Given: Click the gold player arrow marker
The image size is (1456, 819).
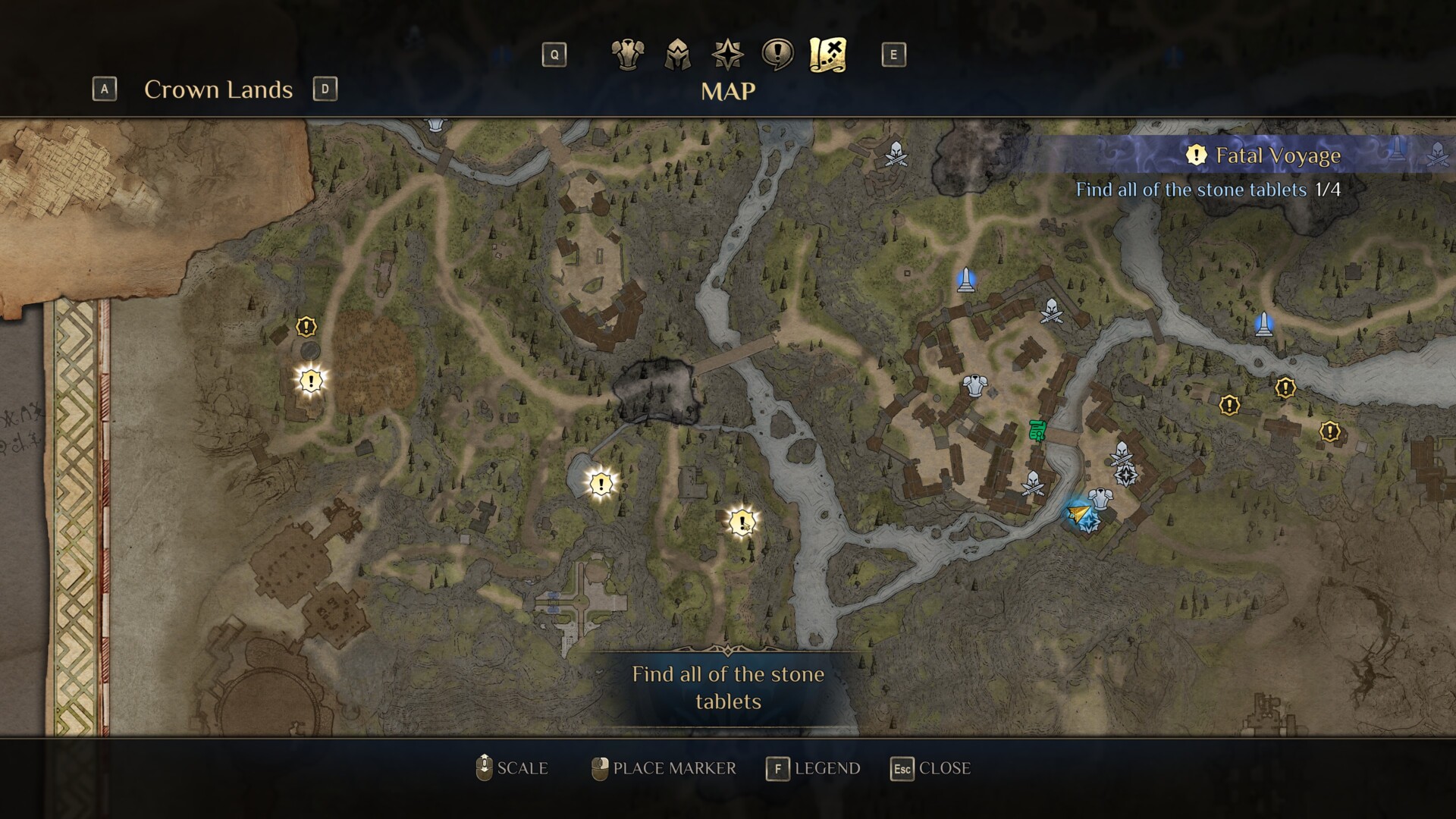Looking at the screenshot, I should coord(1077,515).
